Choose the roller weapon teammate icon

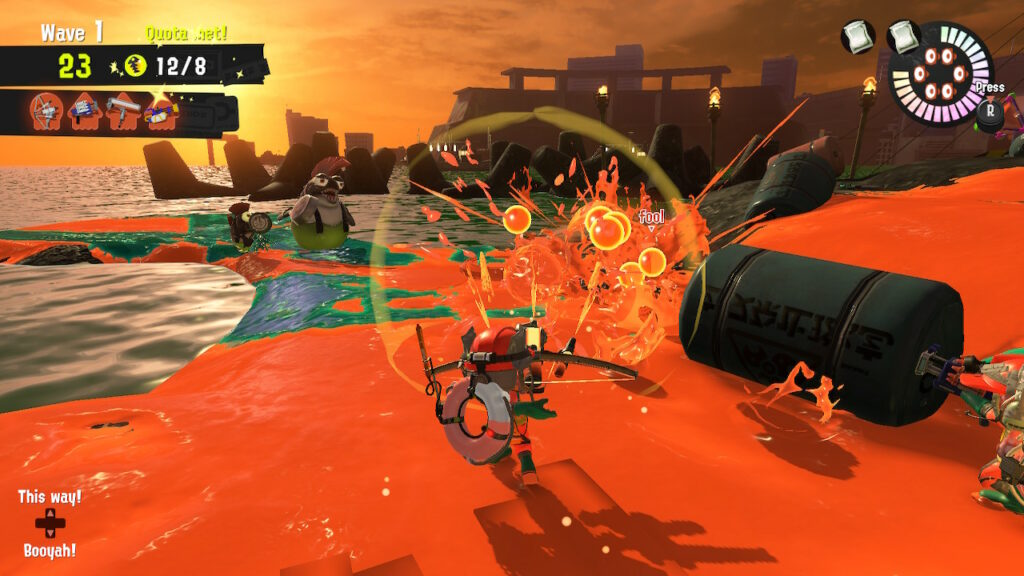122,111
